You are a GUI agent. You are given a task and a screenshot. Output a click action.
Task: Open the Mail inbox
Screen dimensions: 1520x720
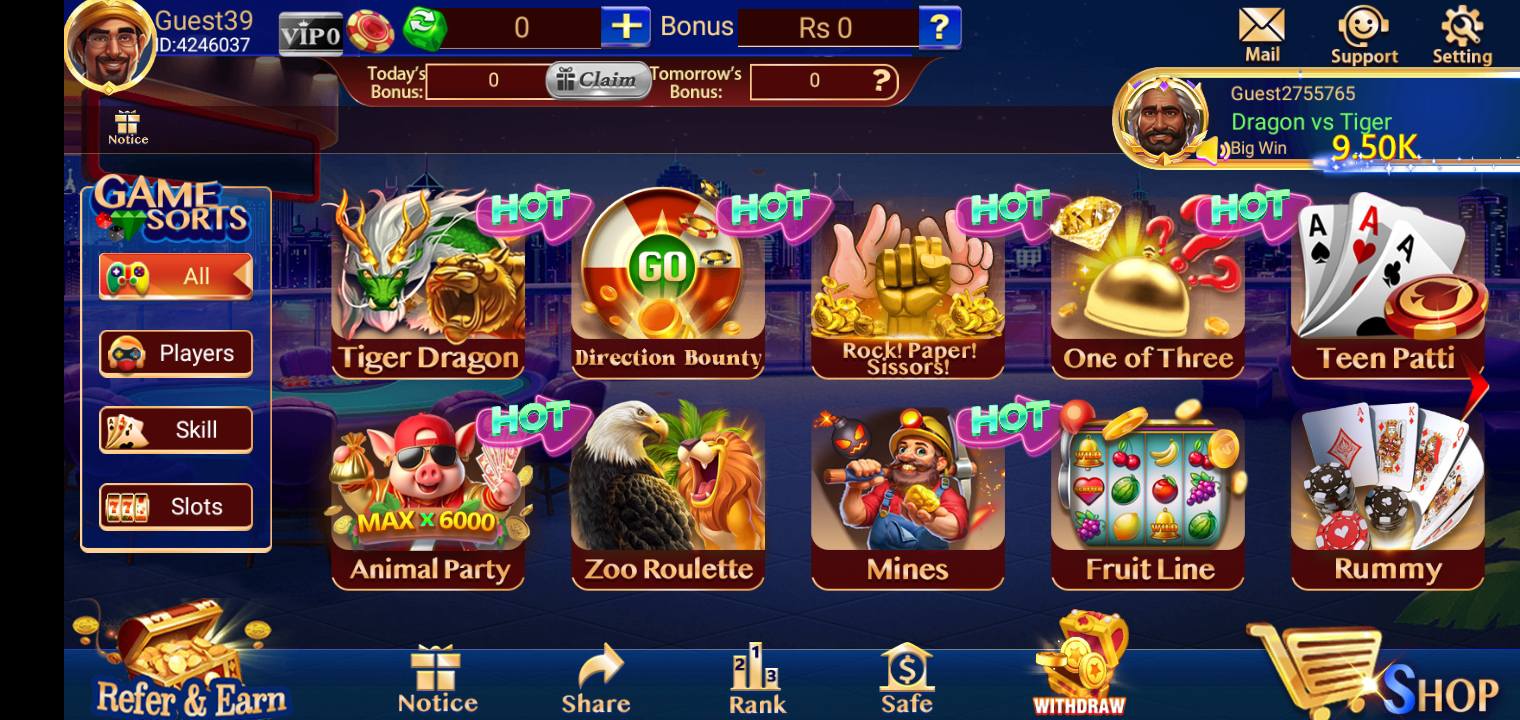point(1262,35)
